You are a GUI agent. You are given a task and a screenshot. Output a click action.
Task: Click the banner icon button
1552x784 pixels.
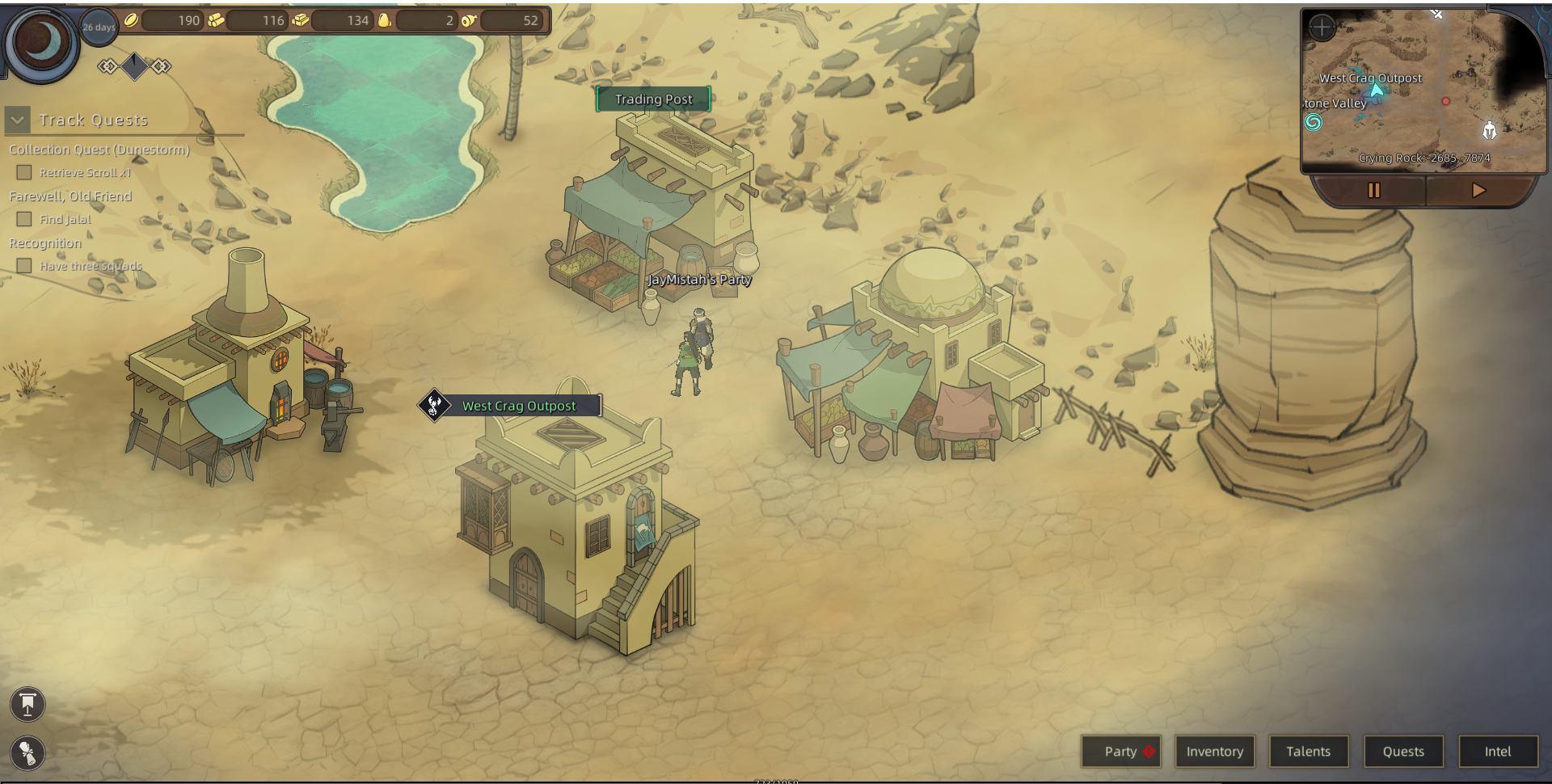pyautogui.click(x=27, y=704)
